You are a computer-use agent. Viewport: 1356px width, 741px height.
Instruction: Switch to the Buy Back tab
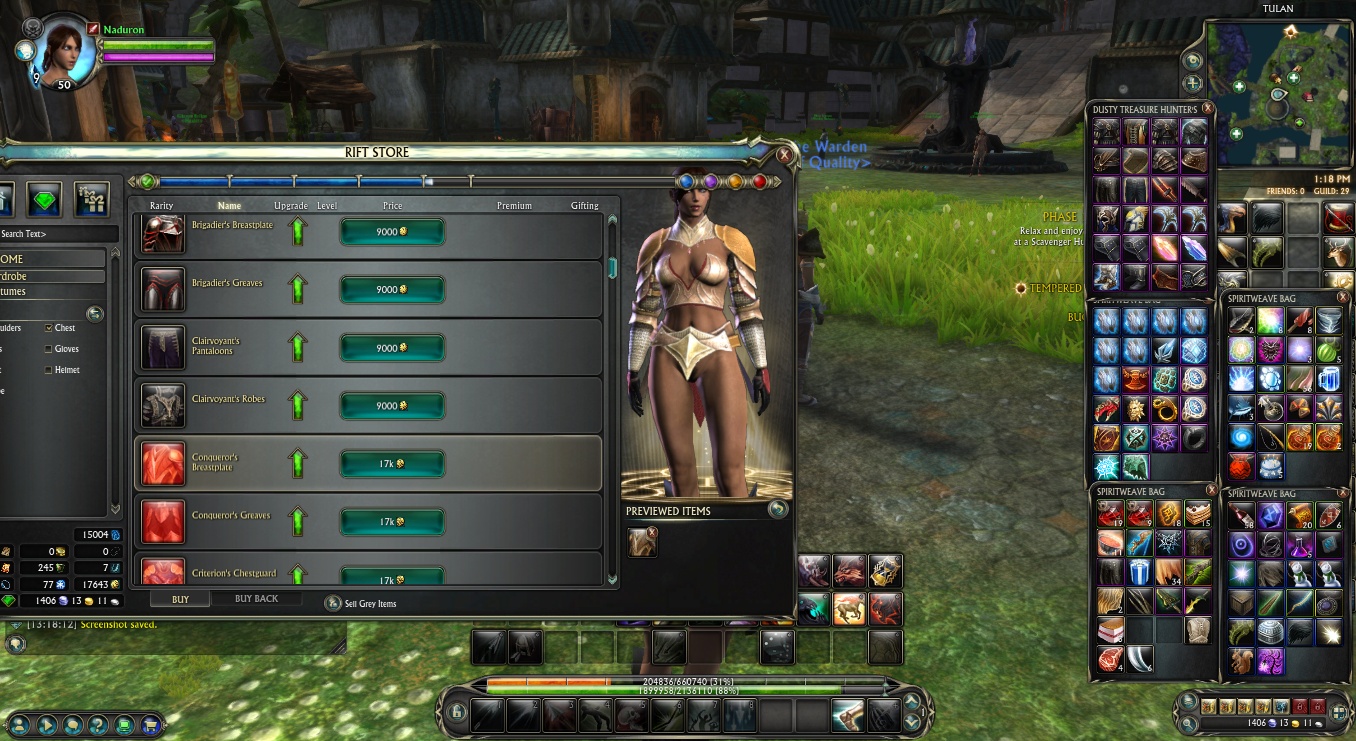click(x=256, y=599)
